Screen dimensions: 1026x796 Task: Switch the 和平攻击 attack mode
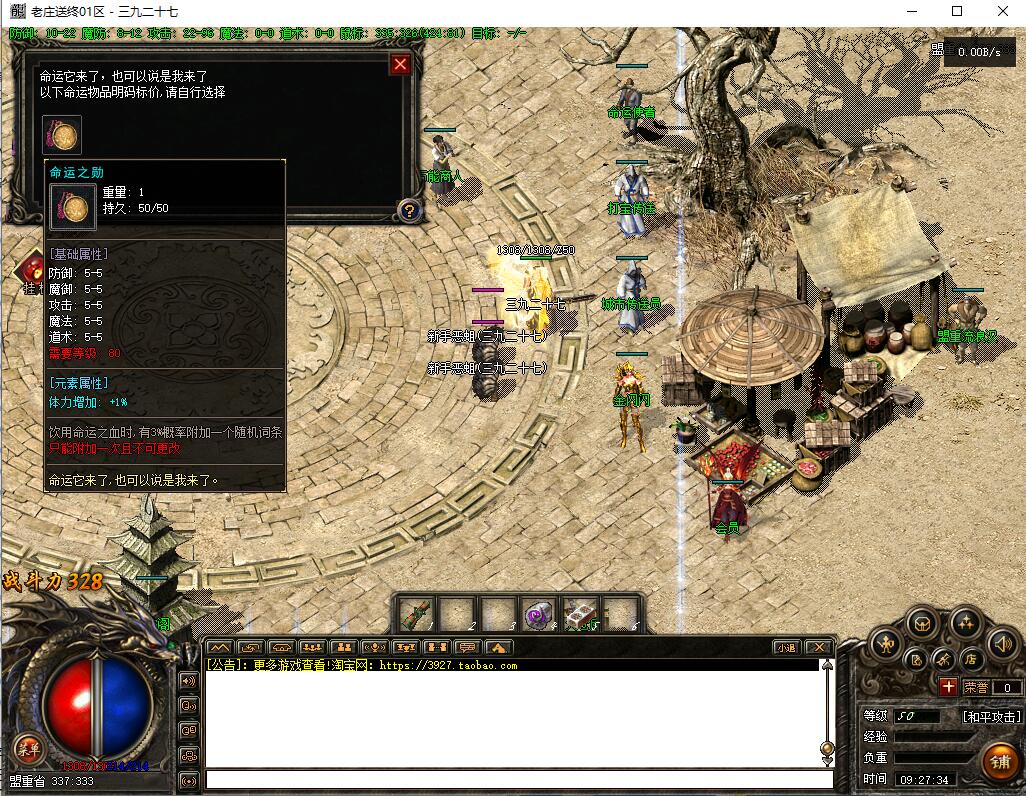pos(991,717)
